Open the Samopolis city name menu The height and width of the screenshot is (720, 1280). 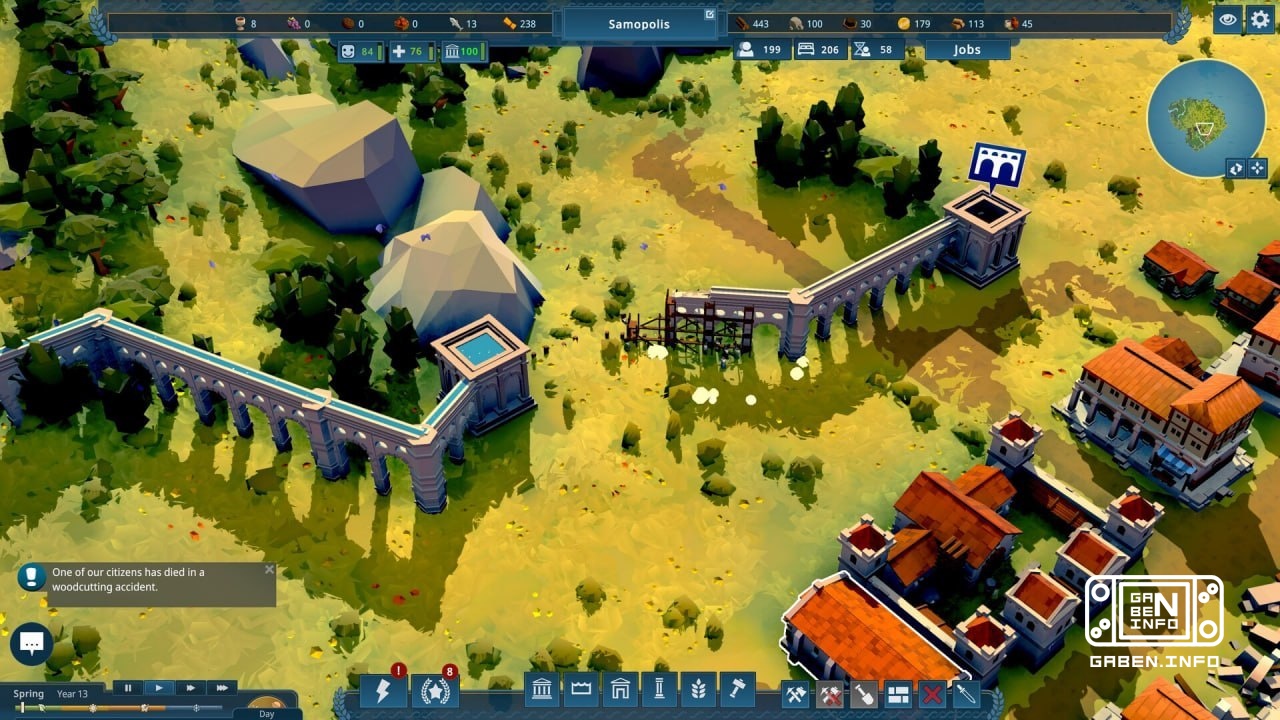(638, 22)
